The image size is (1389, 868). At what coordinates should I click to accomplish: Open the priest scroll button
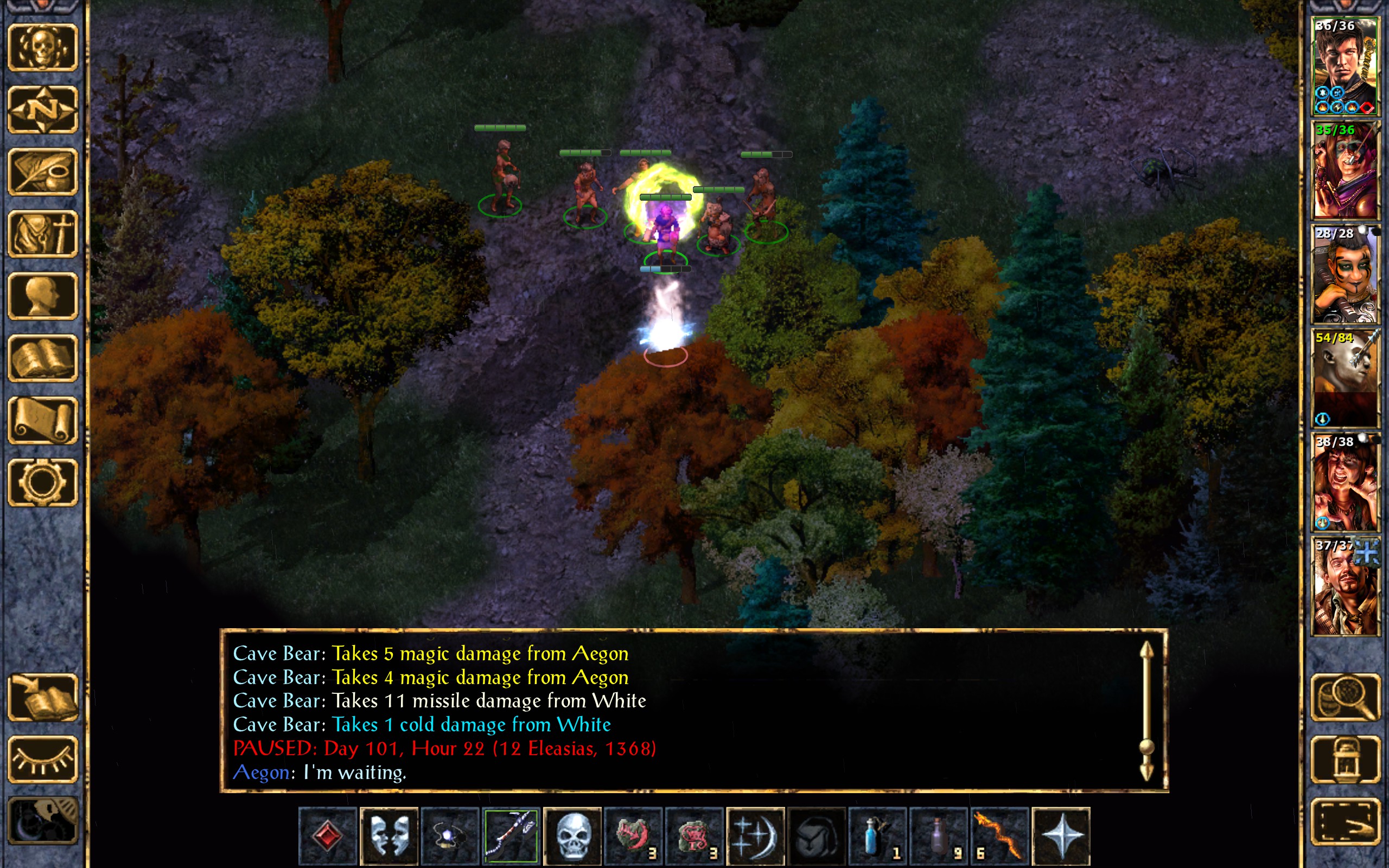coord(42,420)
